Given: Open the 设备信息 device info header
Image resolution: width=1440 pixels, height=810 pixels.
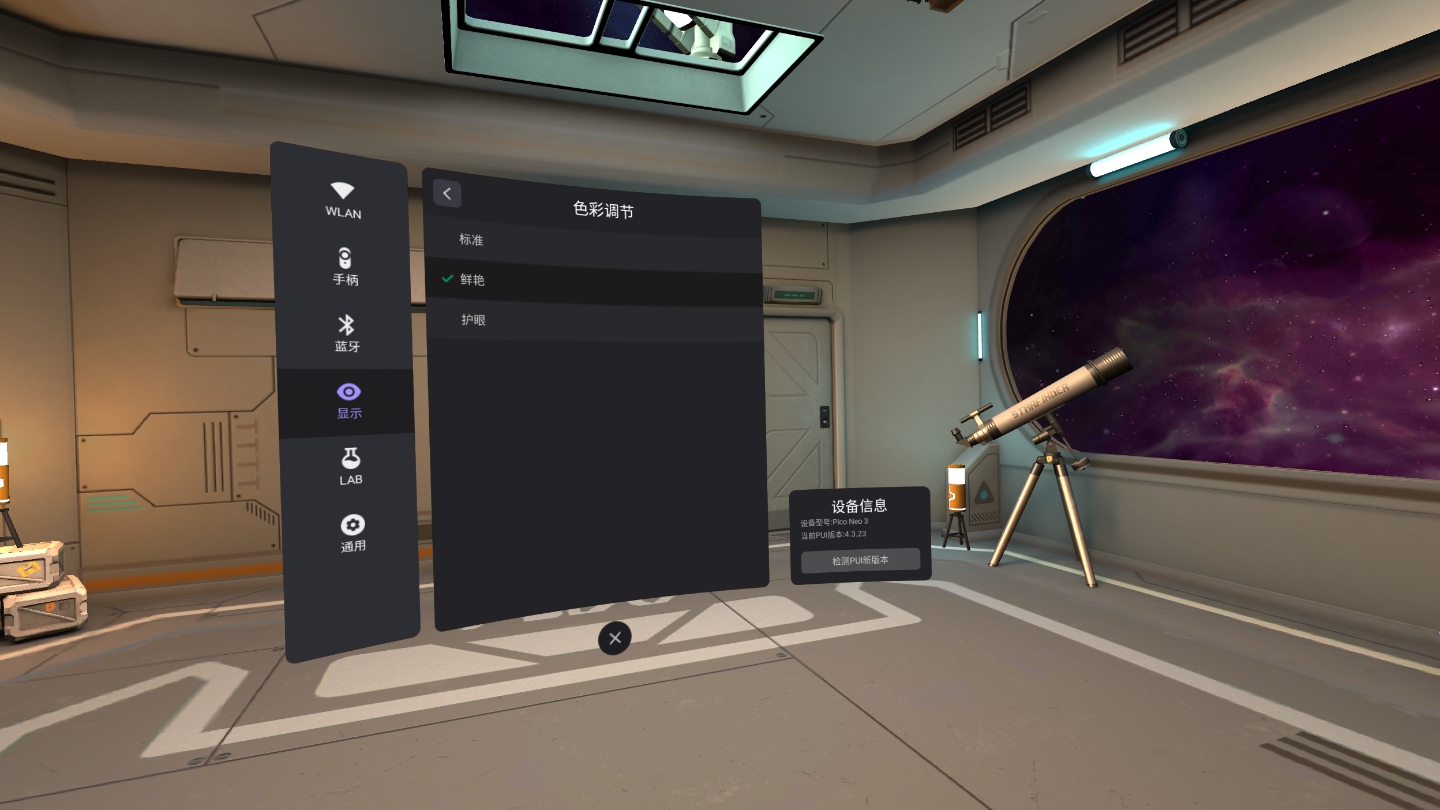Looking at the screenshot, I should (x=861, y=506).
